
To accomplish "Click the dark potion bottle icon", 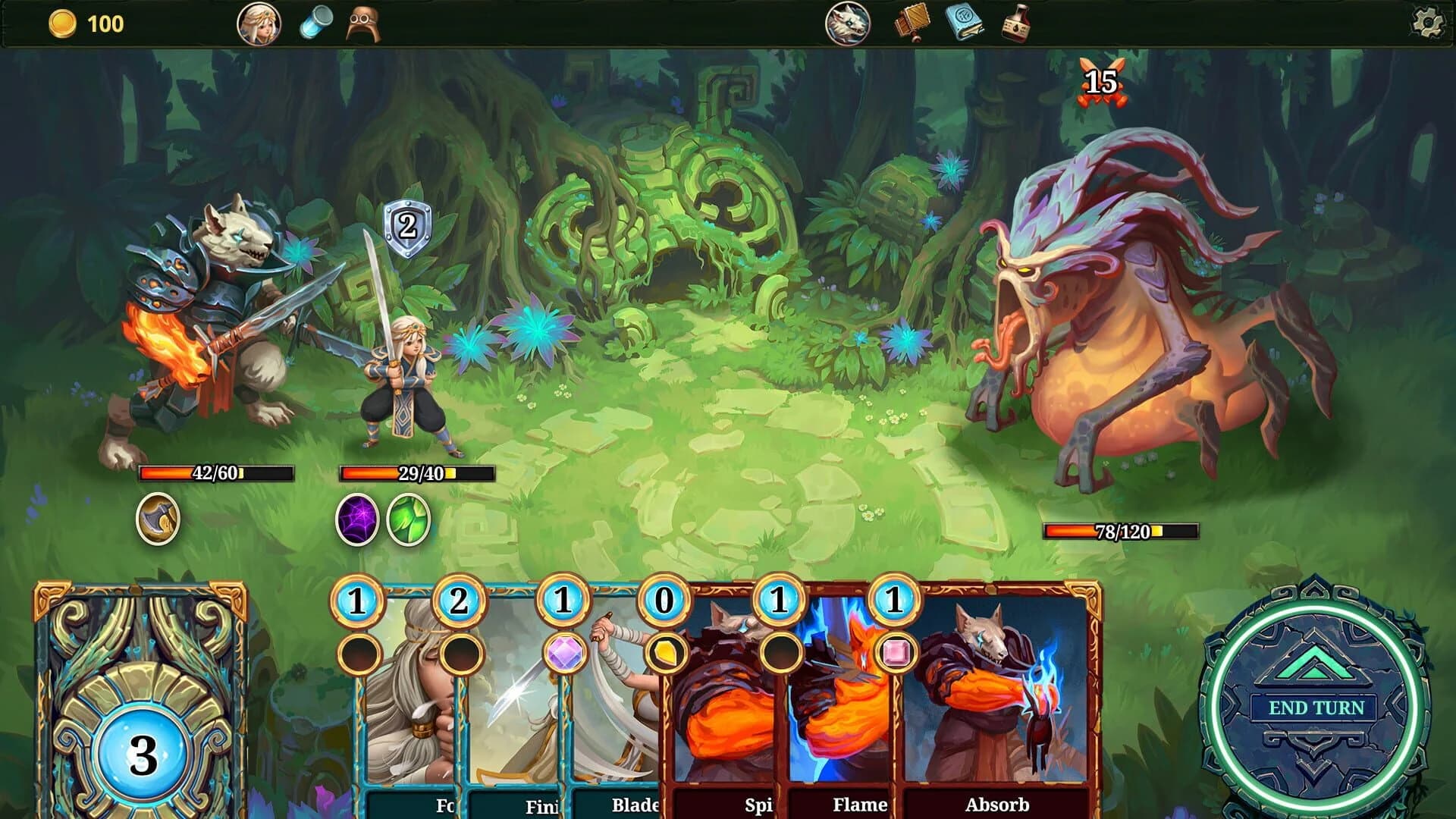I will 1020,22.
